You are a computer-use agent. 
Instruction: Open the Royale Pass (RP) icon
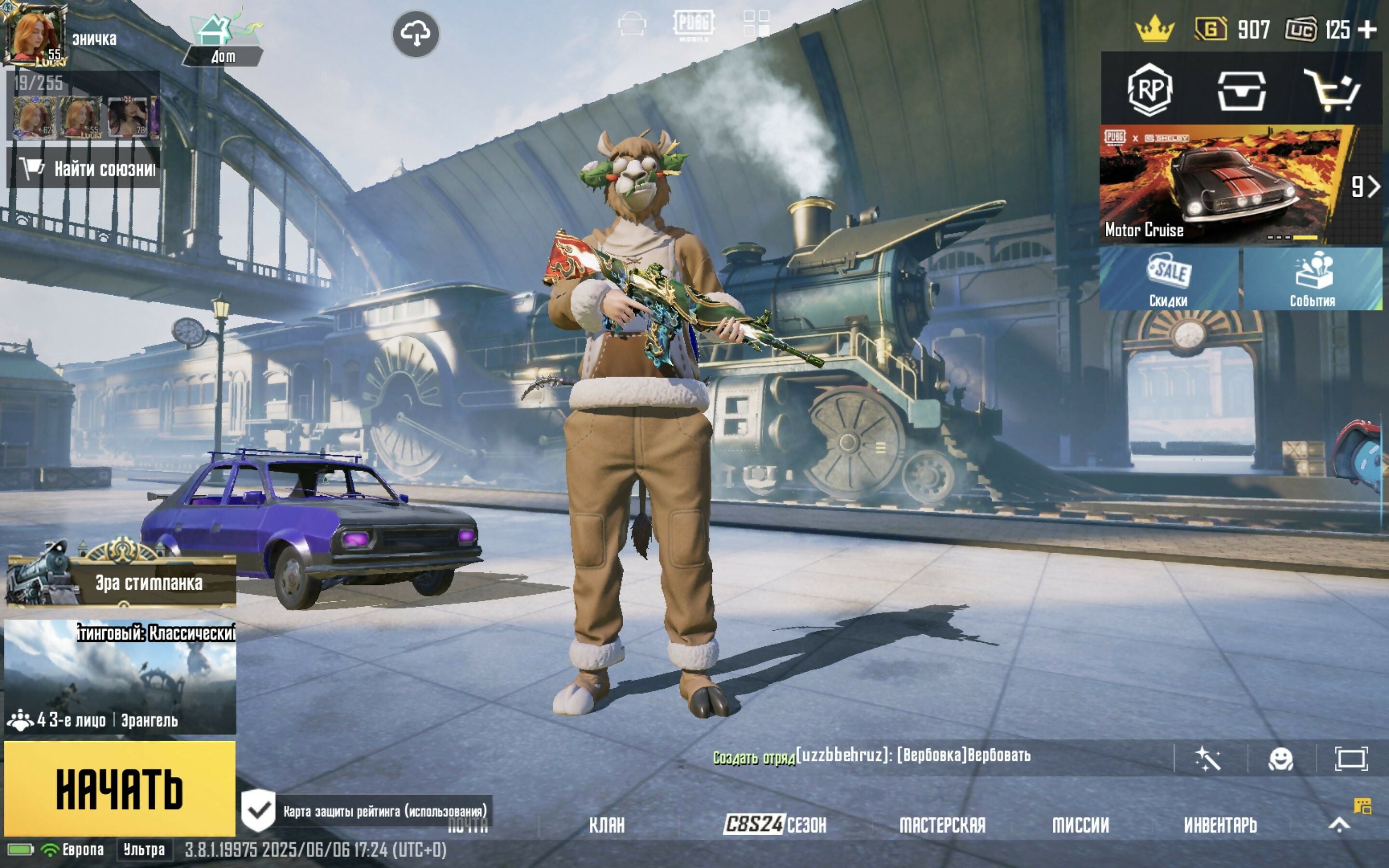1149,90
